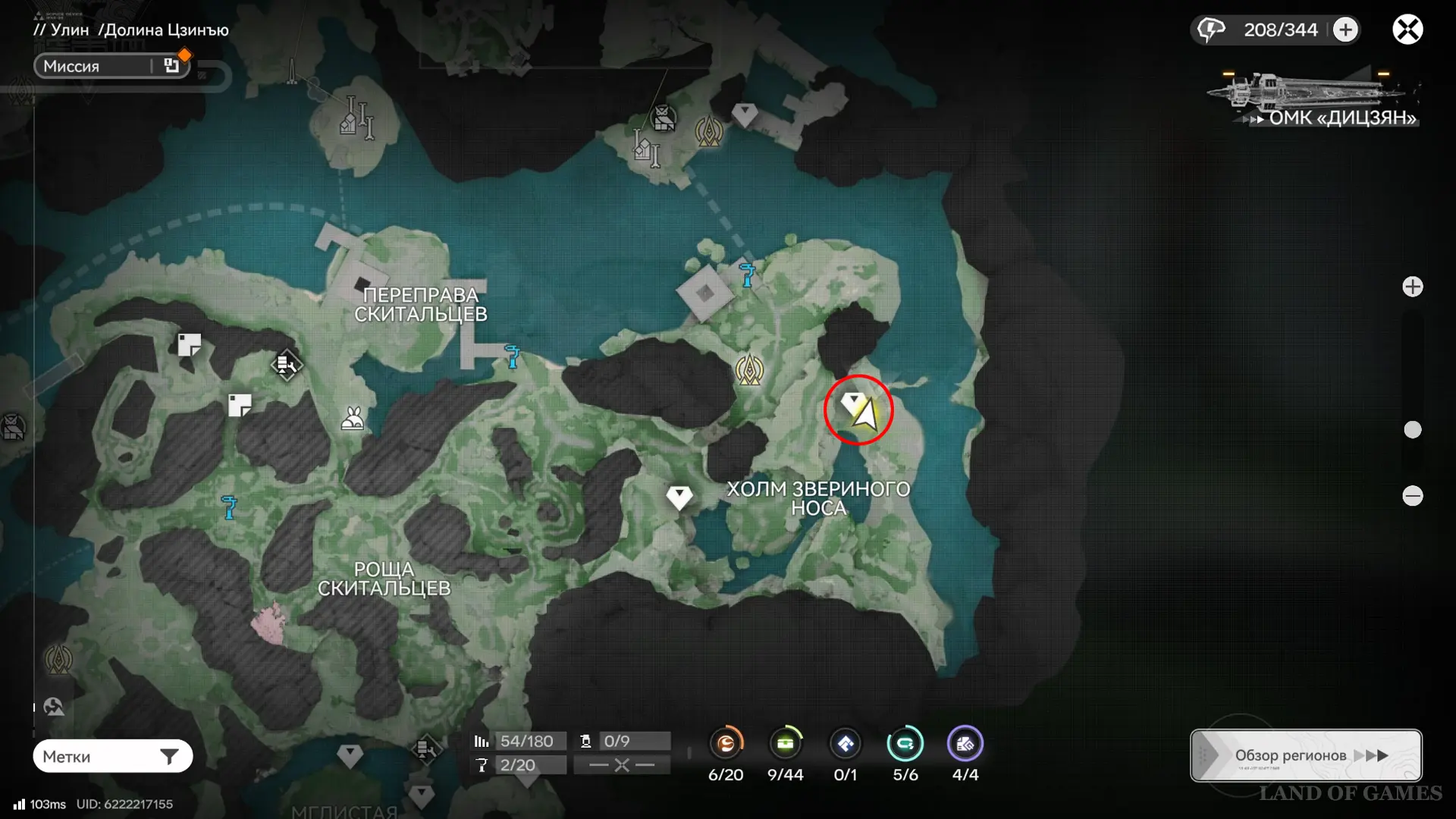Click the white marker inside the red circle
Viewport: 1456px width, 819px height.
853,401
